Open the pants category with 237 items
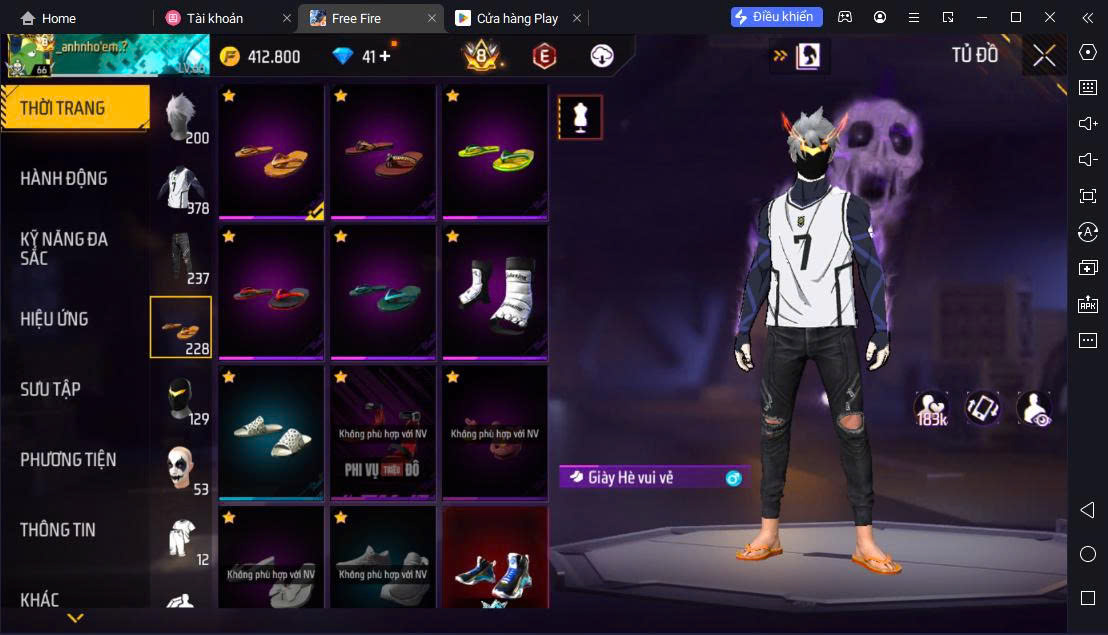Image resolution: width=1108 pixels, height=635 pixels. point(181,259)
